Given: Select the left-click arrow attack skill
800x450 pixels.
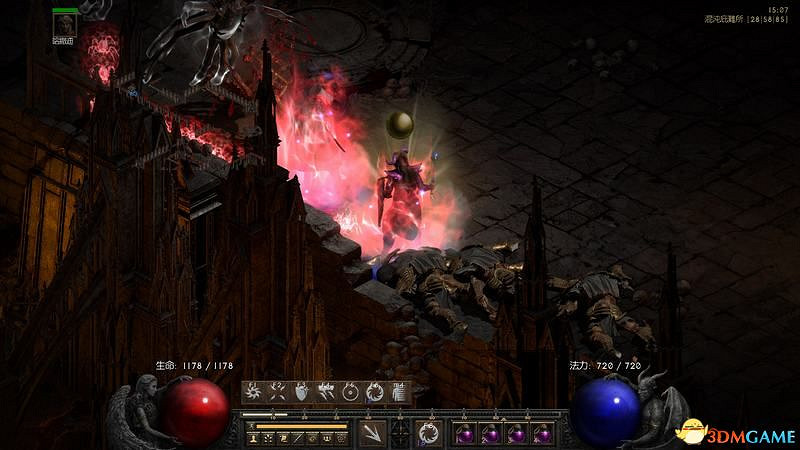Looking at the screenshot, I should pyautogui.click(x=371, y=433).
